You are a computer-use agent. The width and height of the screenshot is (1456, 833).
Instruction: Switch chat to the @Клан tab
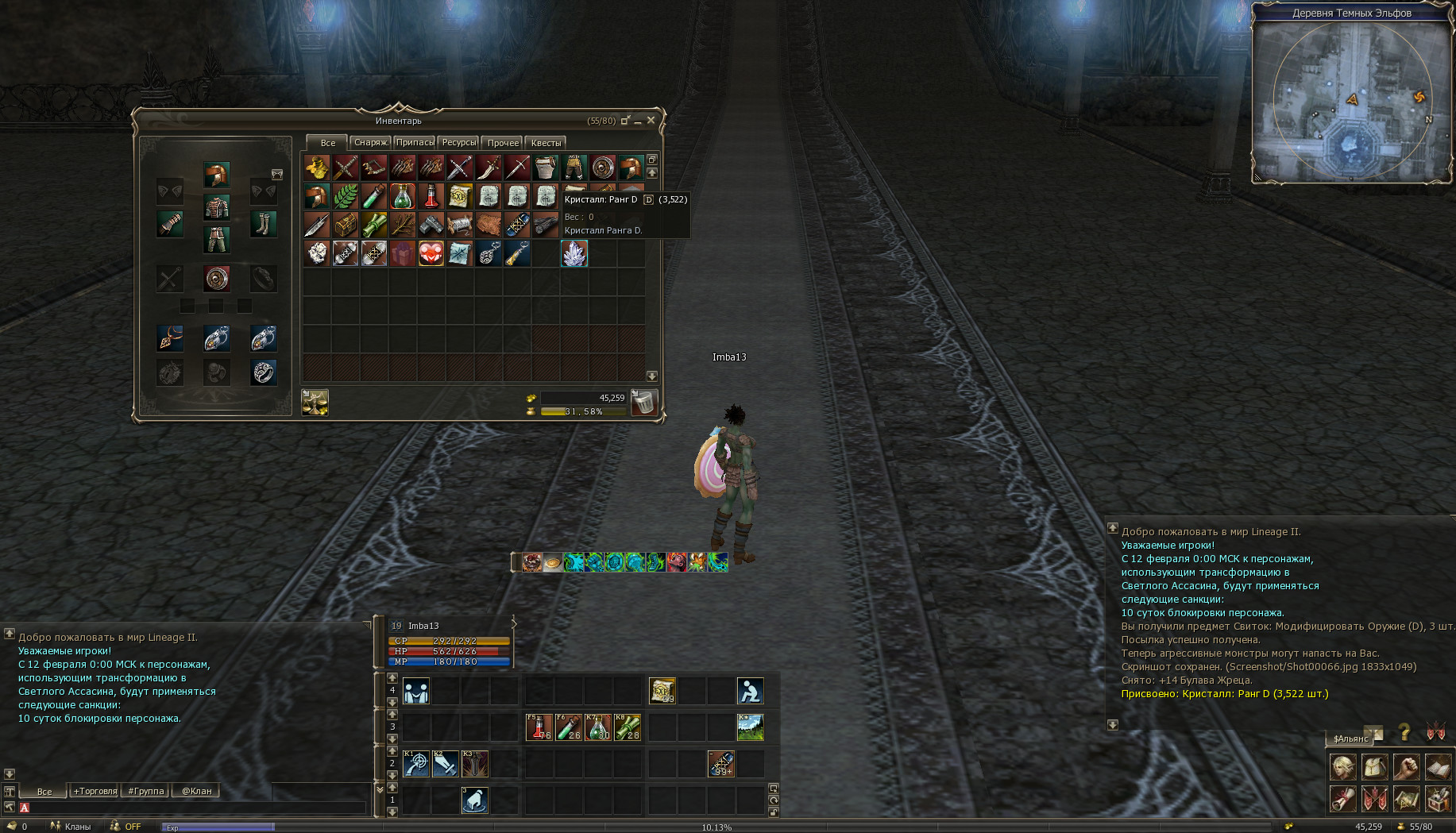[197, 791]
